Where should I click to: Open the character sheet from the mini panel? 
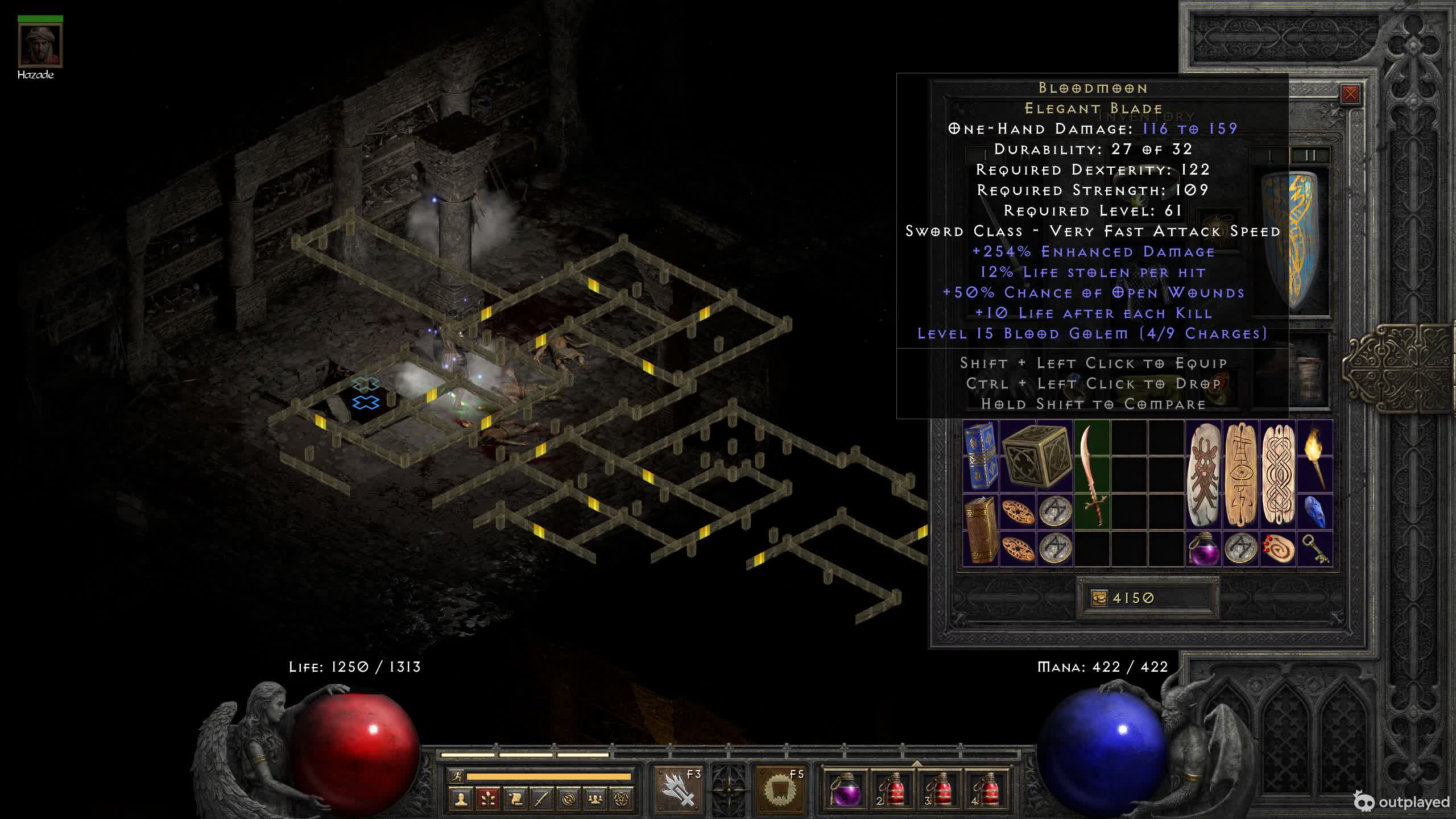(461, 799)
